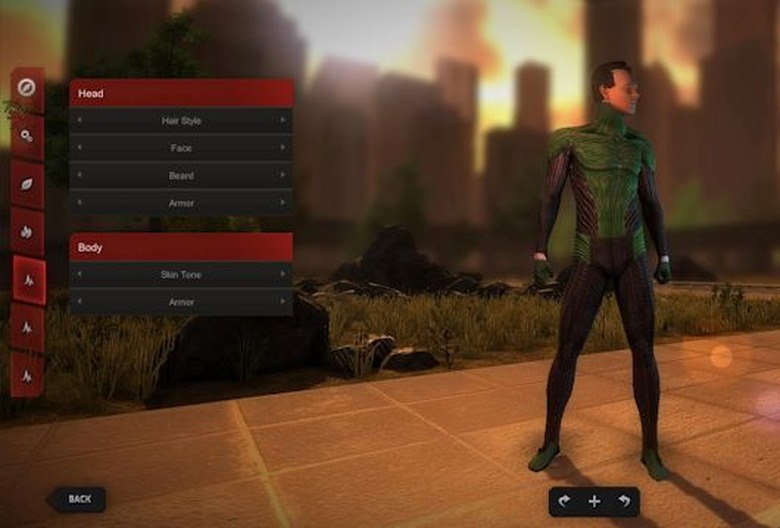Open the compass icon category tab
The width and height of the screenshot is (780, 528).
tap(28, 88)
